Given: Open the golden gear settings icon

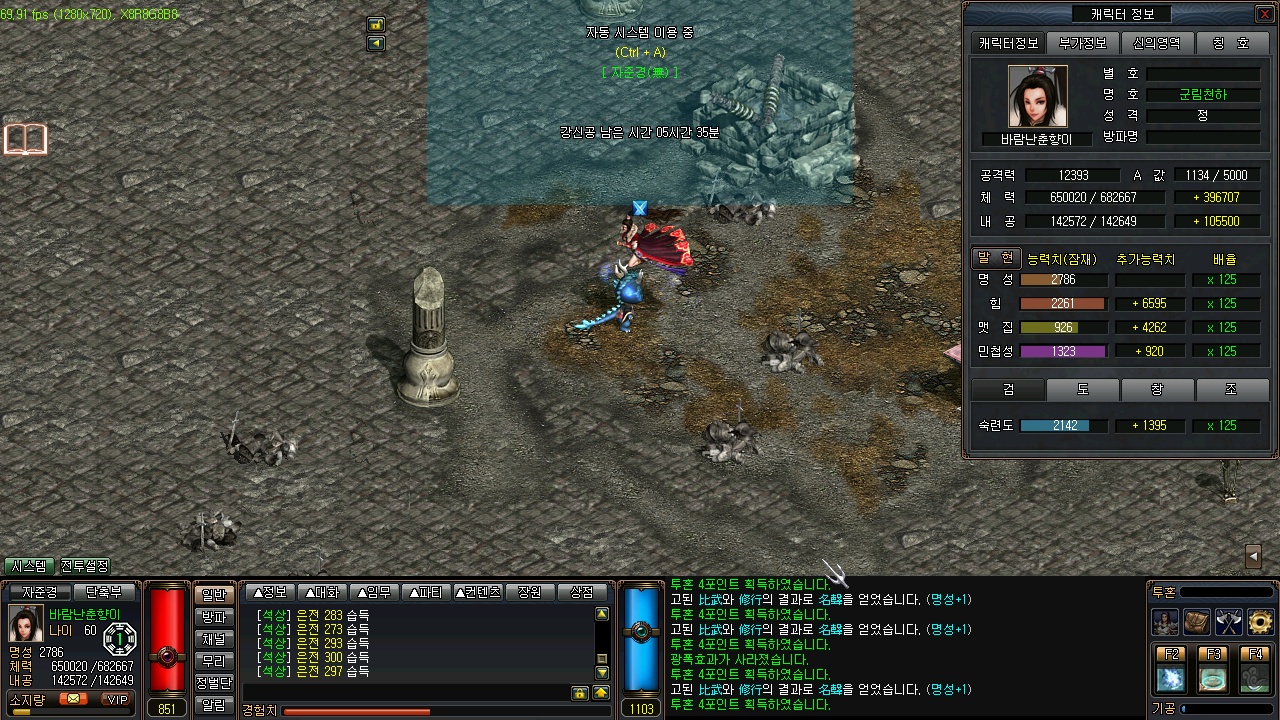Looking at the screenshot, I should 1261,622.
